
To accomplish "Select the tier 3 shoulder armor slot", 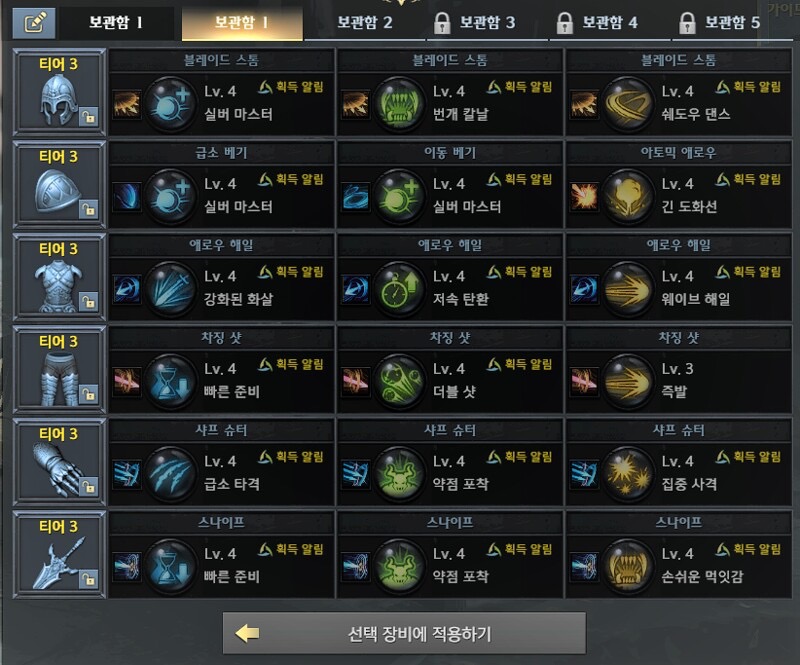I will [x=59, y=184].
